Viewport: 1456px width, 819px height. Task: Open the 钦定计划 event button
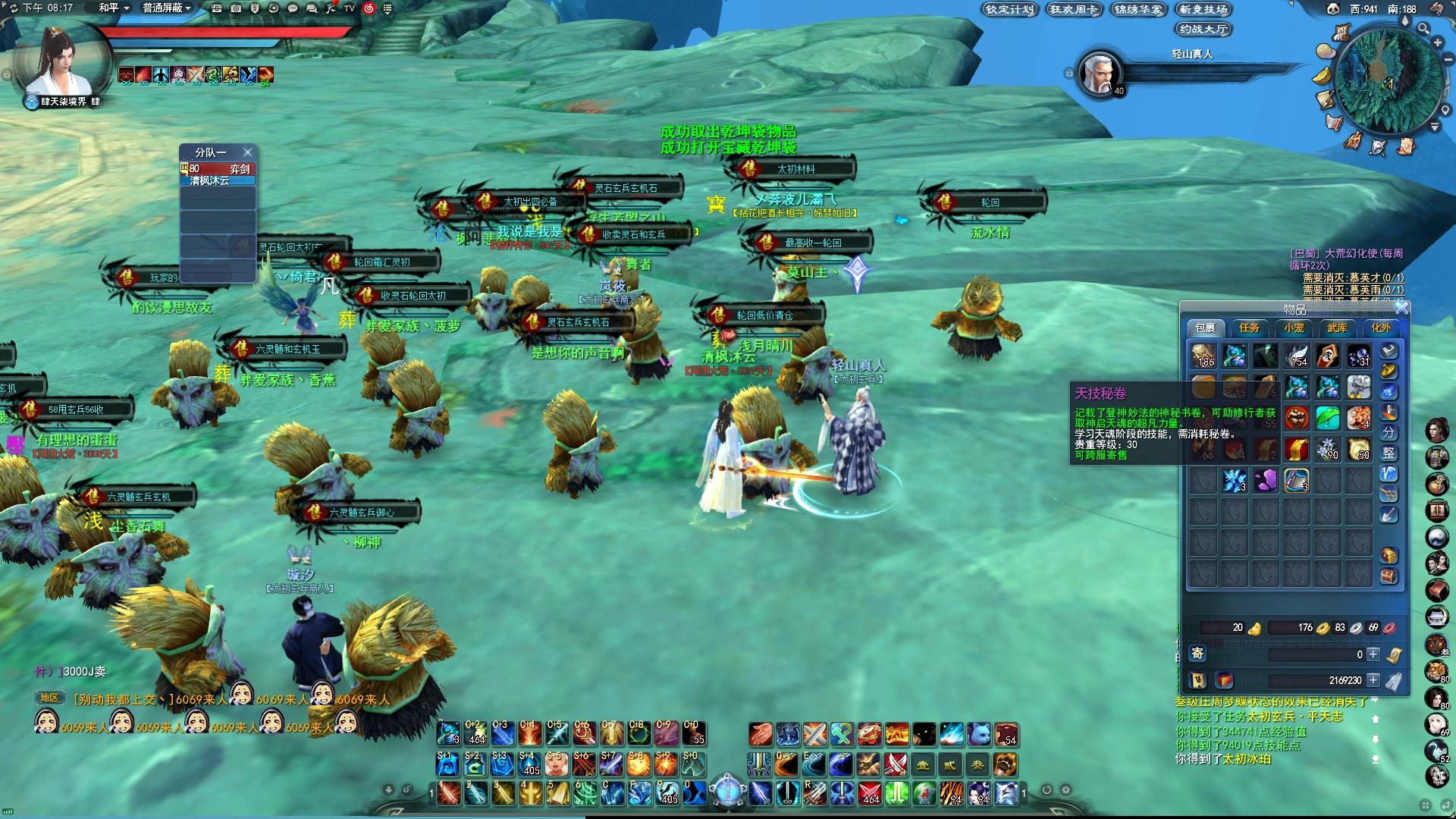[x=1009, y=9]
